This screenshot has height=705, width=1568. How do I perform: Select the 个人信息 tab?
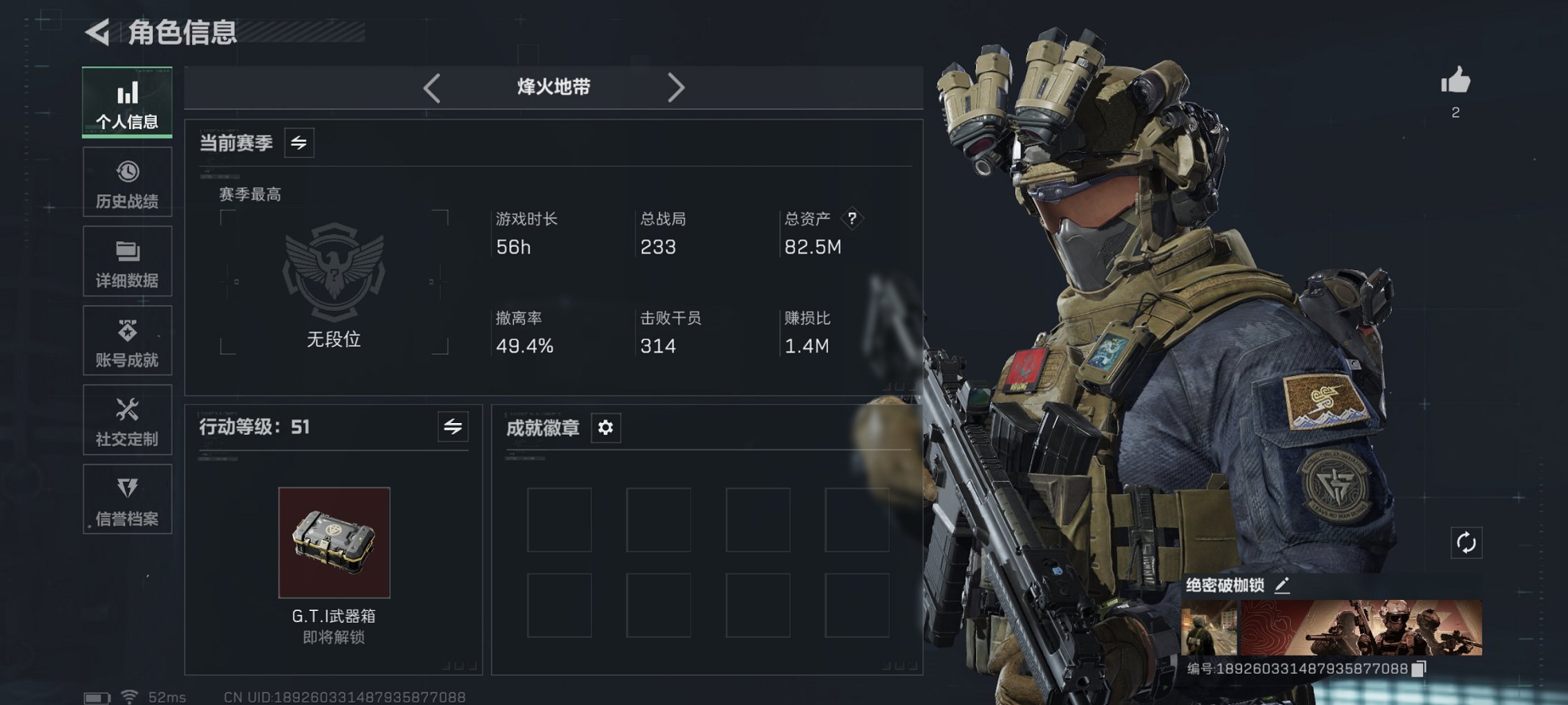127,102
